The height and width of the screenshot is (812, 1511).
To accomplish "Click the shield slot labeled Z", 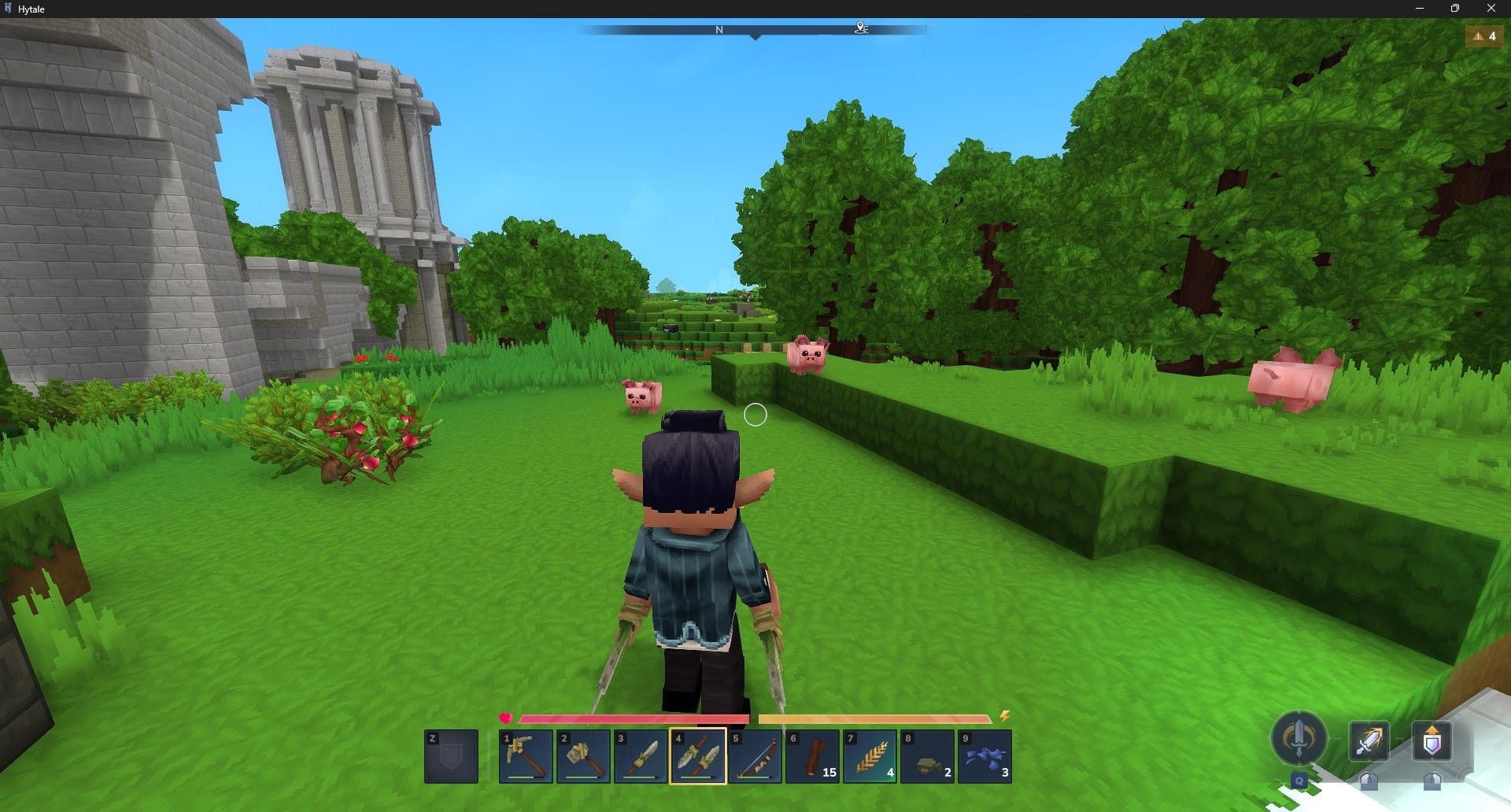I will (452, 755).
